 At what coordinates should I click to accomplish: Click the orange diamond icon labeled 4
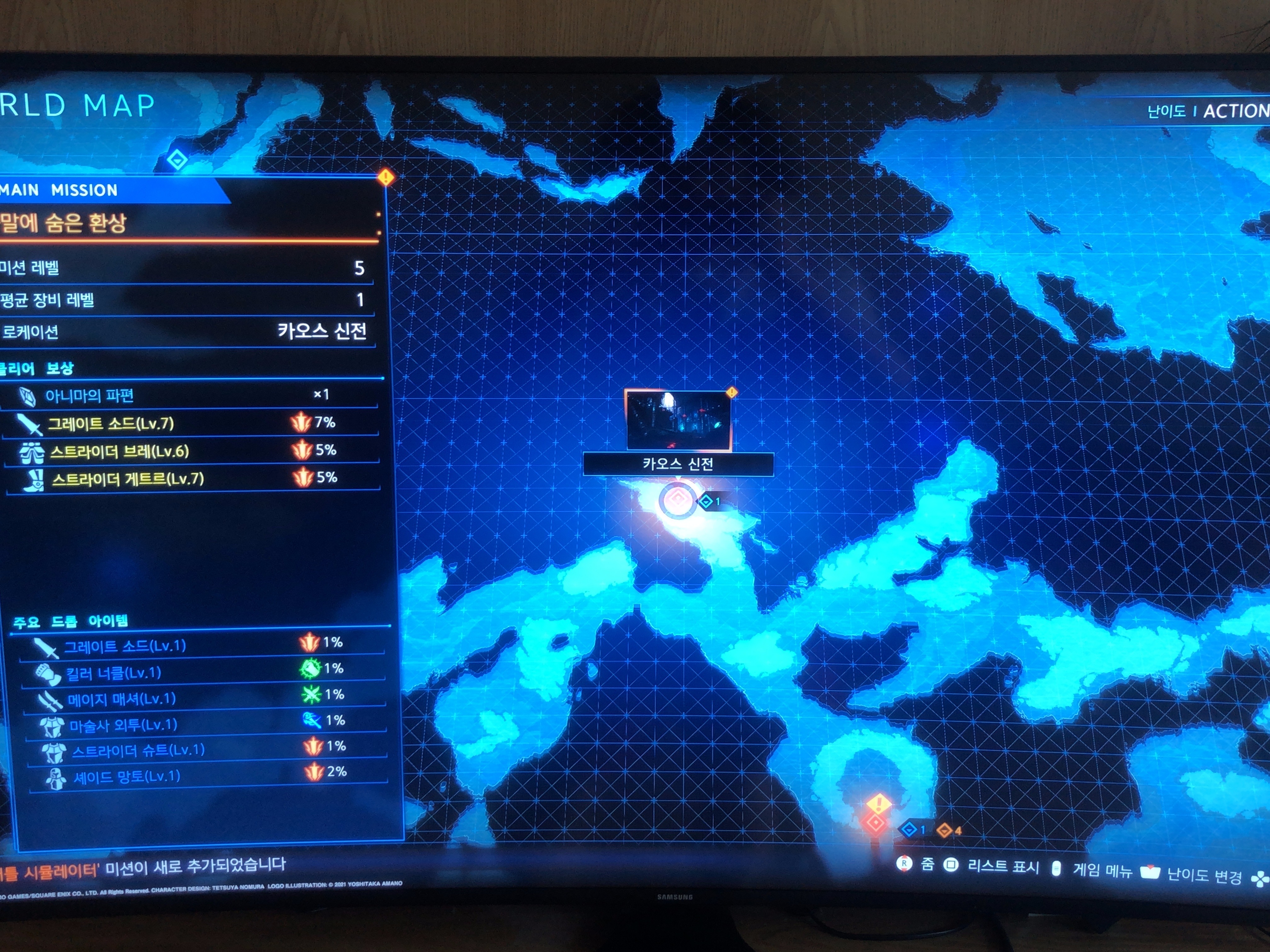(x=944, y=830)
